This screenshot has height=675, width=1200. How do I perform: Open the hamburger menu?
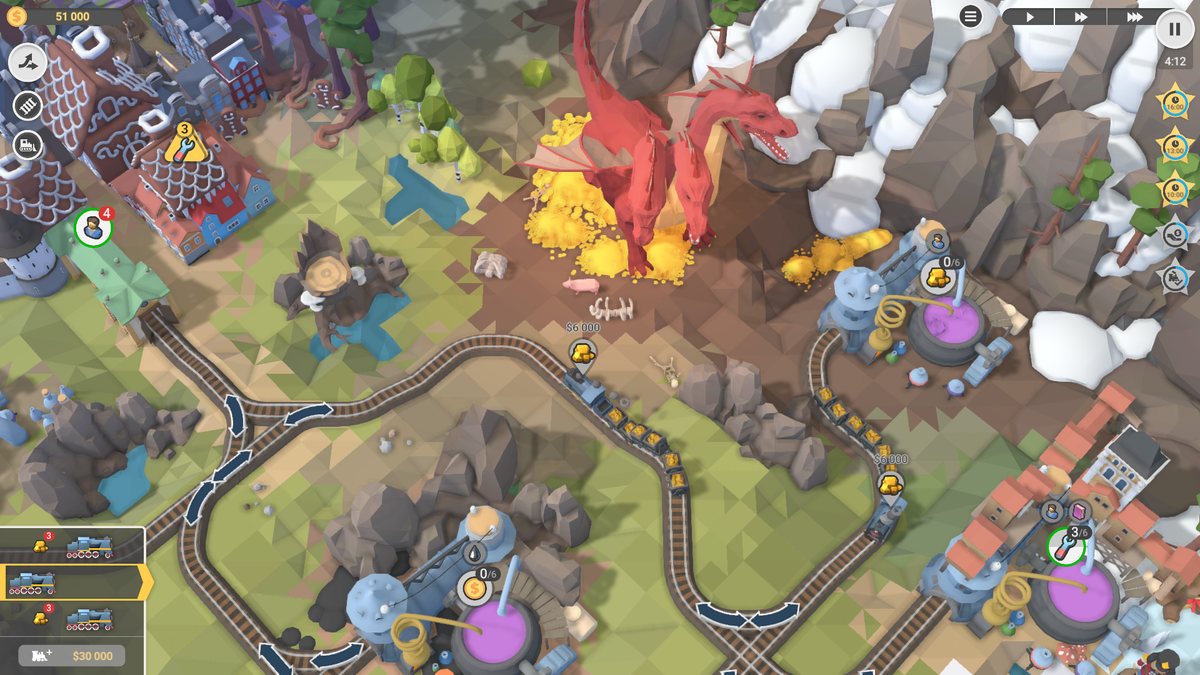click(x=970, y=16)
